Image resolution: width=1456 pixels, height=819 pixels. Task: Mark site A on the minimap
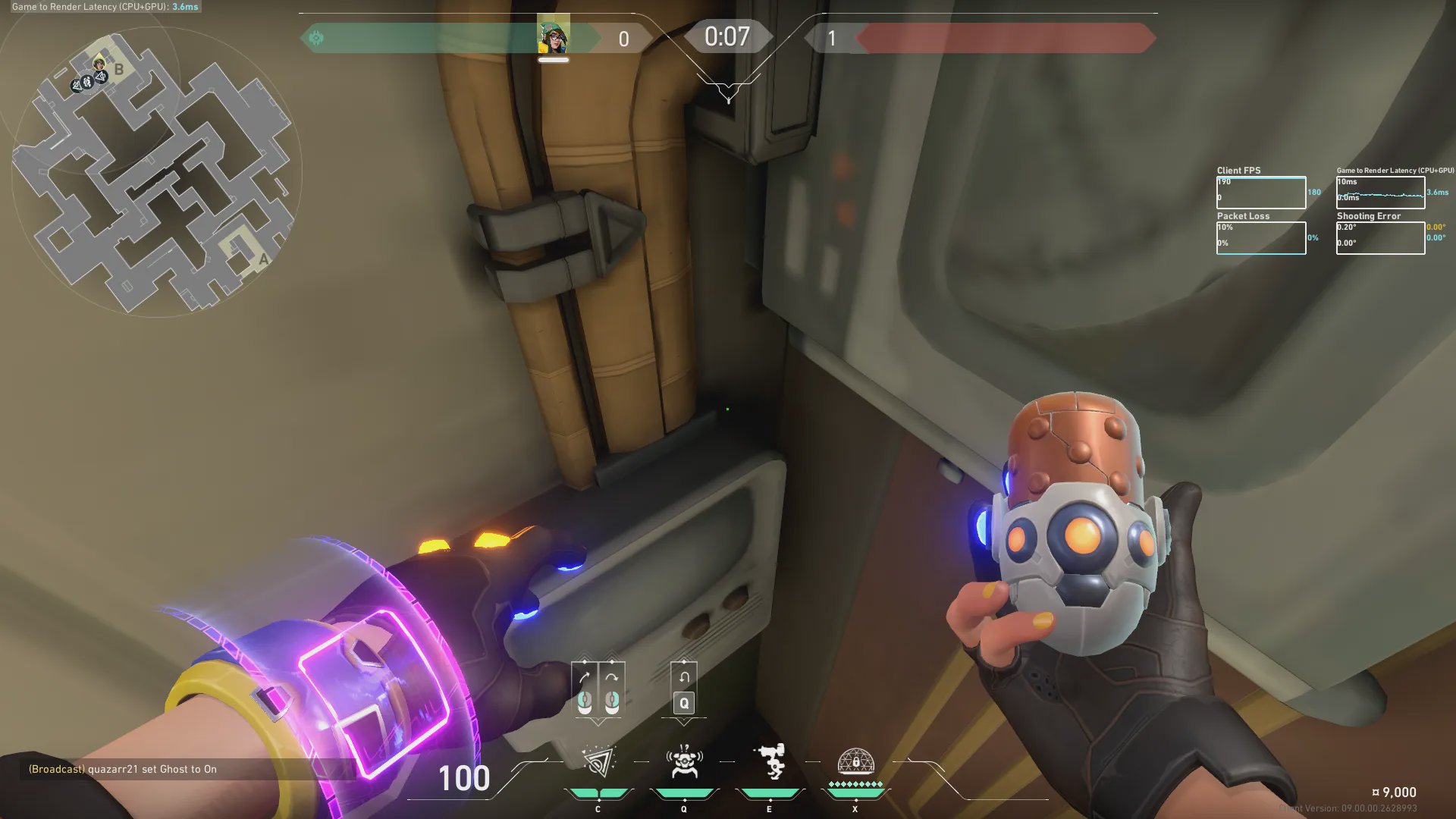263,259
